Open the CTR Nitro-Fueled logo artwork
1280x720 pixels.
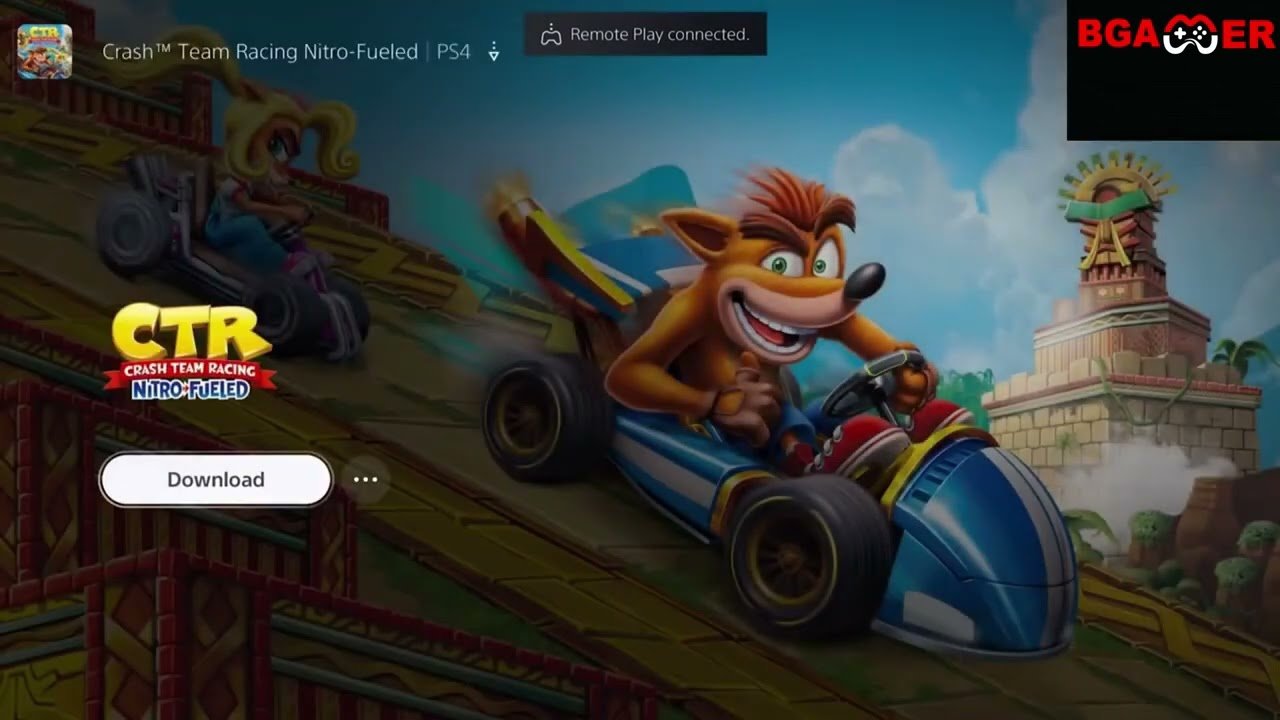(190, 350)
